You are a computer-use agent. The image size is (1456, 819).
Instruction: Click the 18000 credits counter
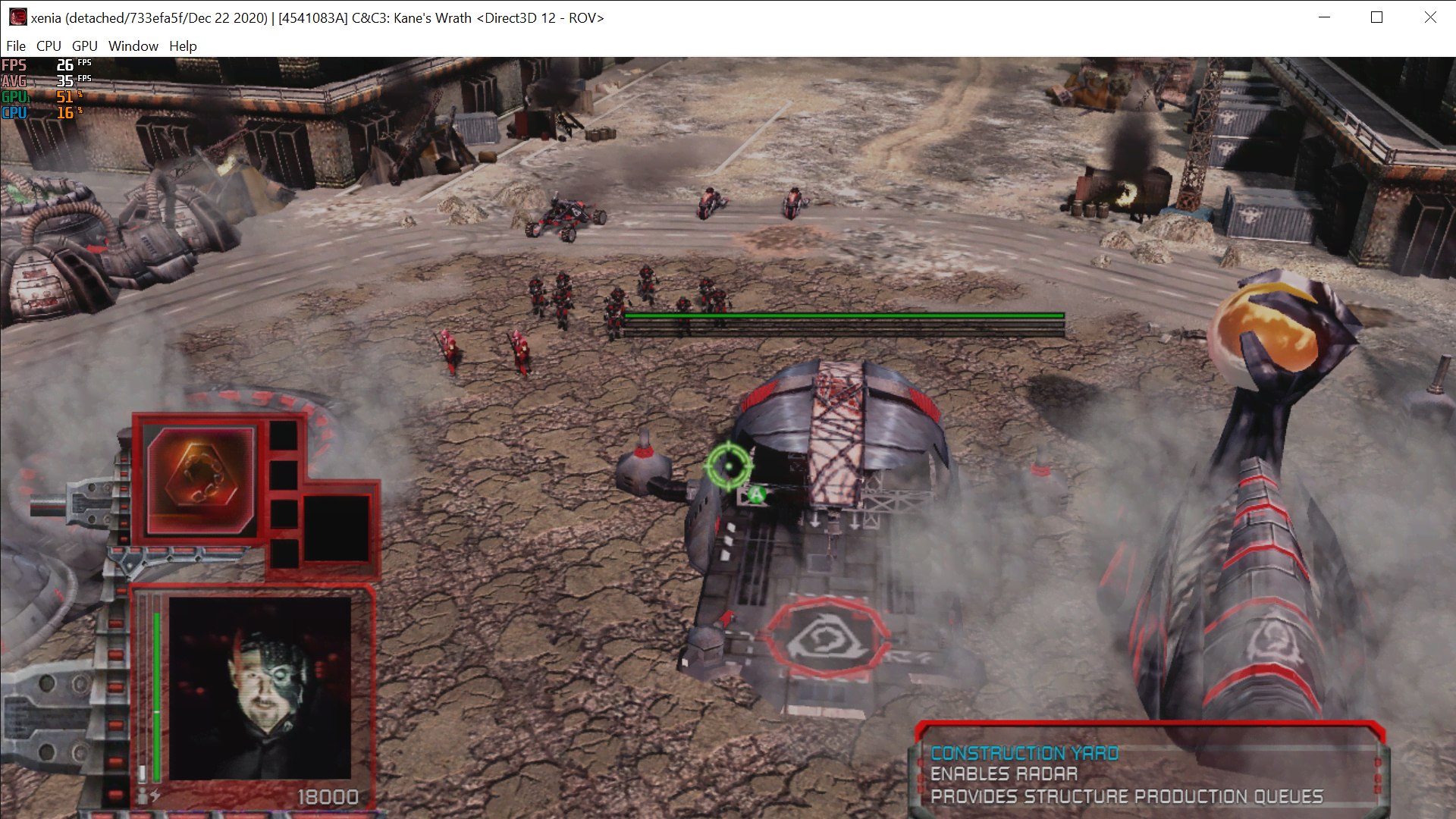(328, 796)
